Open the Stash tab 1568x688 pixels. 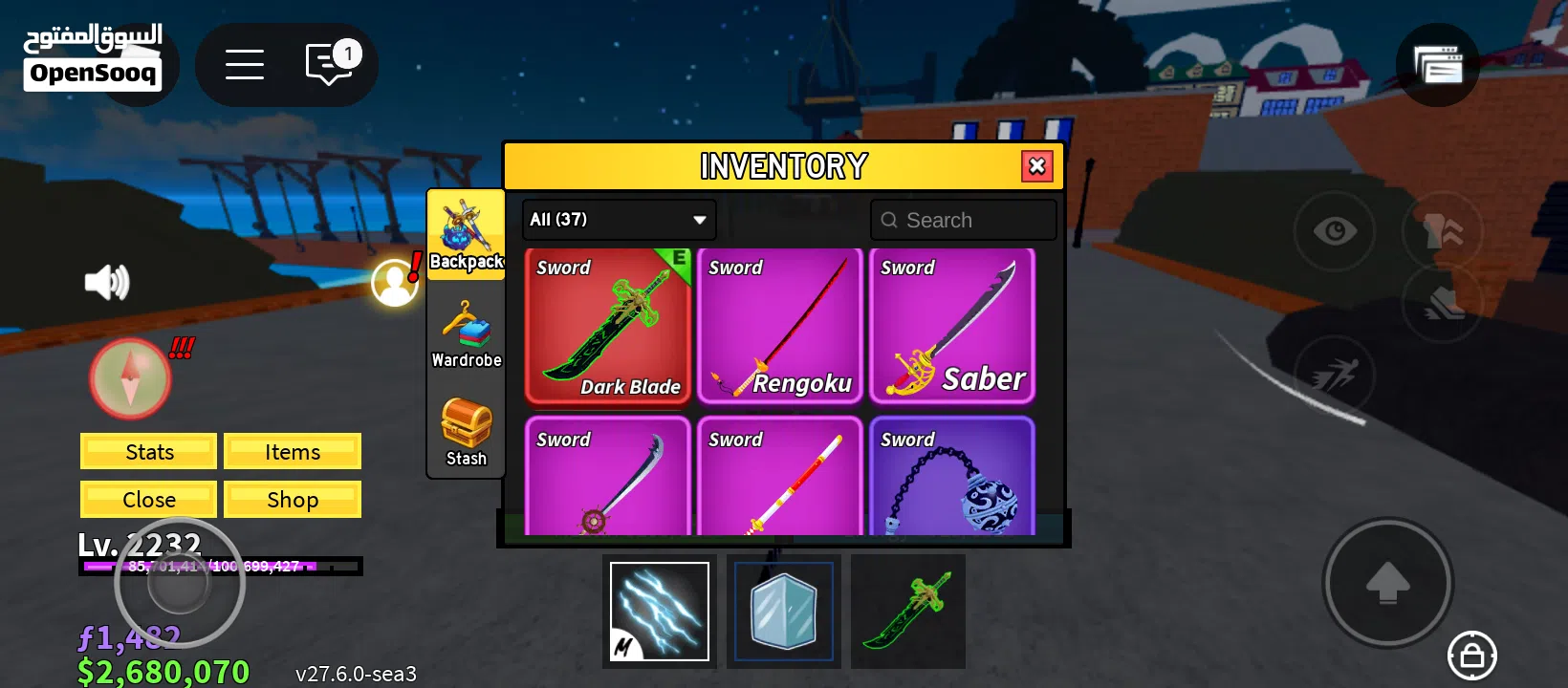tap(466, 432)
